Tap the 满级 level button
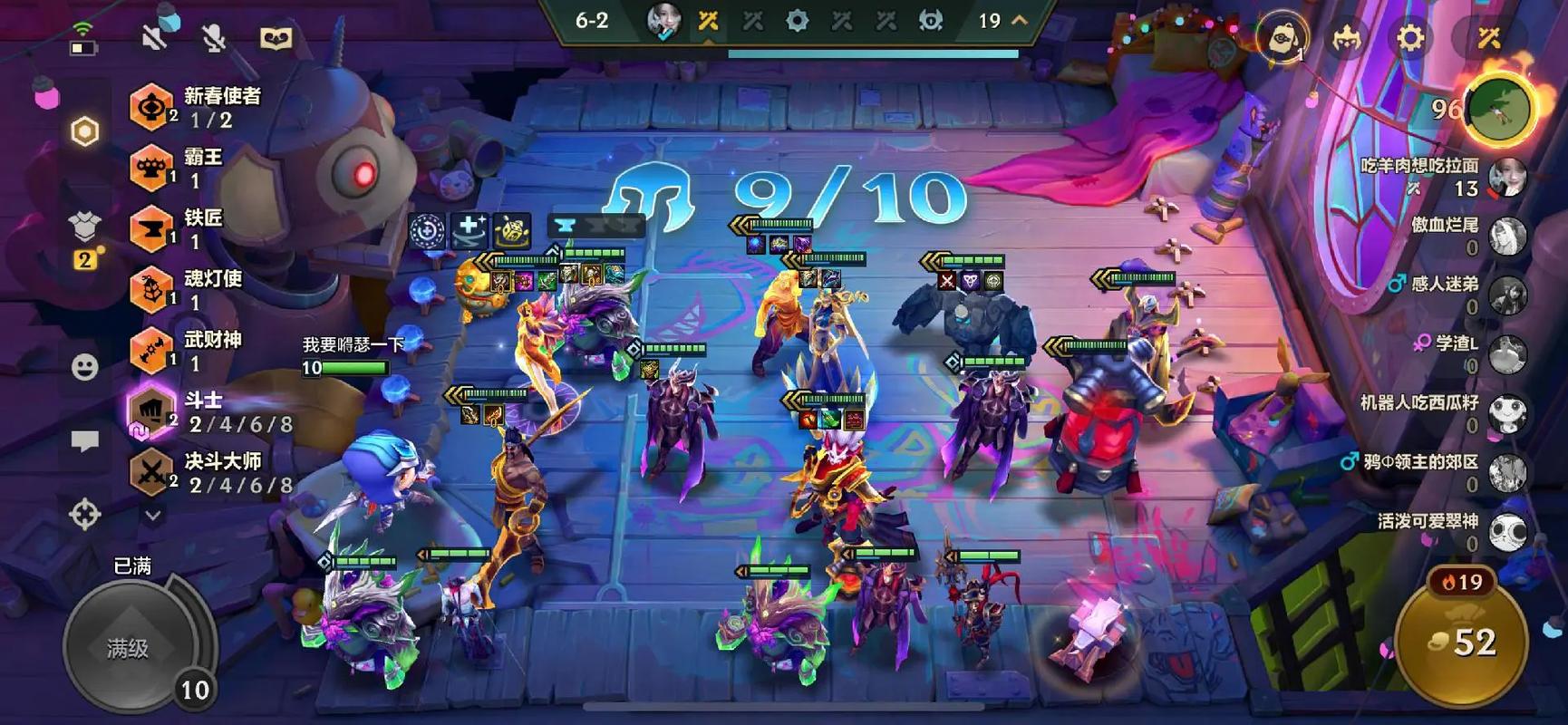This screenshot has width=1568, height=725. tap(129, 647)
